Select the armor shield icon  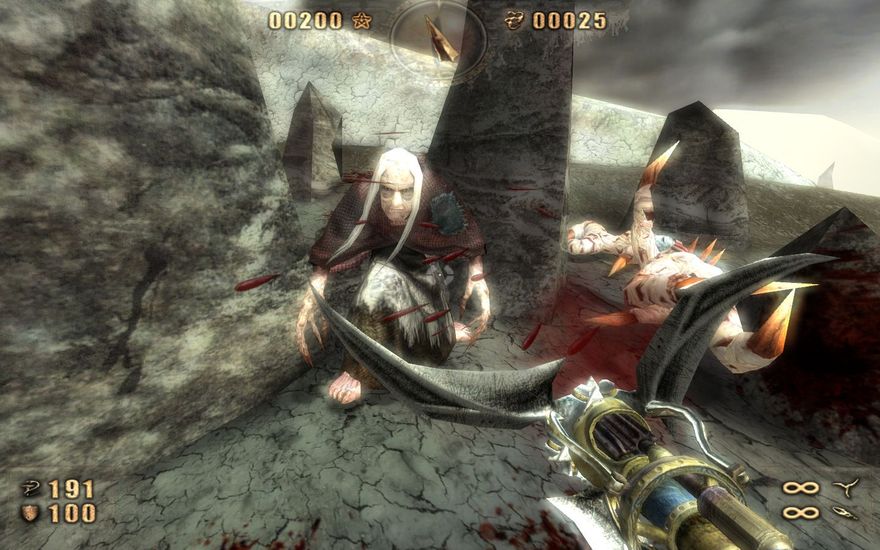click(30, 513)
